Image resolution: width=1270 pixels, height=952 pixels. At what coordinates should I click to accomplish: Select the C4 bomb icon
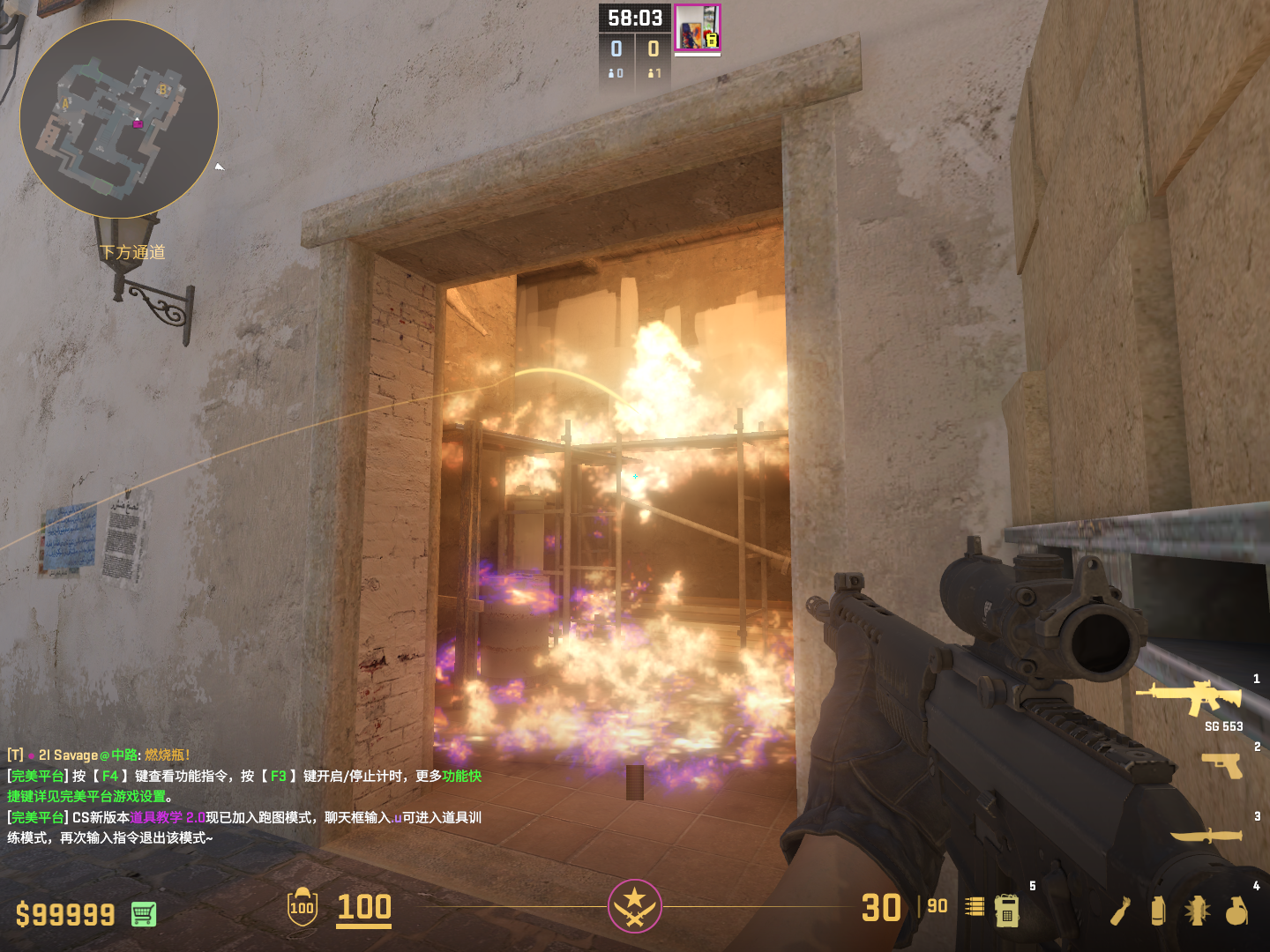tap(1007, 910)
